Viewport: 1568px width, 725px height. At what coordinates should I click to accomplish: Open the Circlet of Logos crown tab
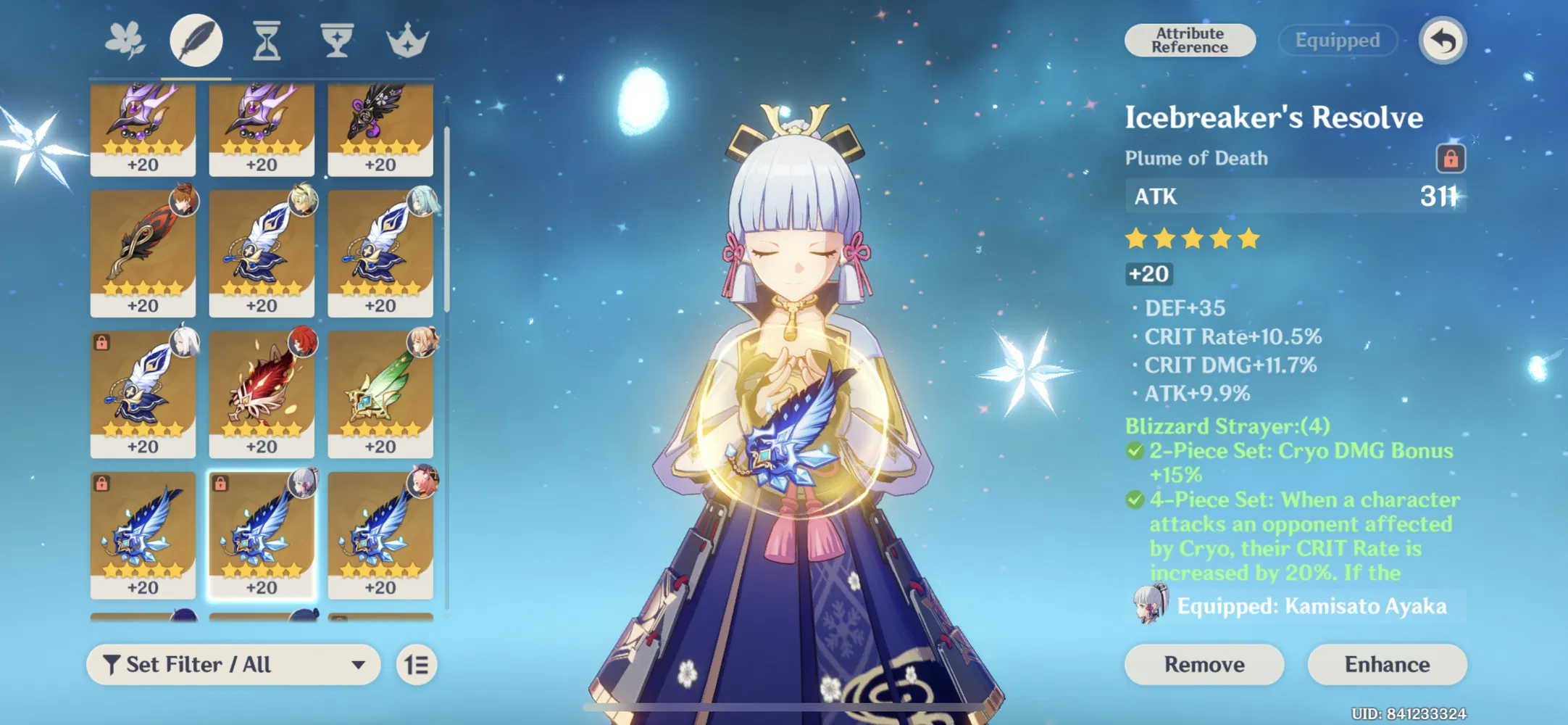click(408, 40)
